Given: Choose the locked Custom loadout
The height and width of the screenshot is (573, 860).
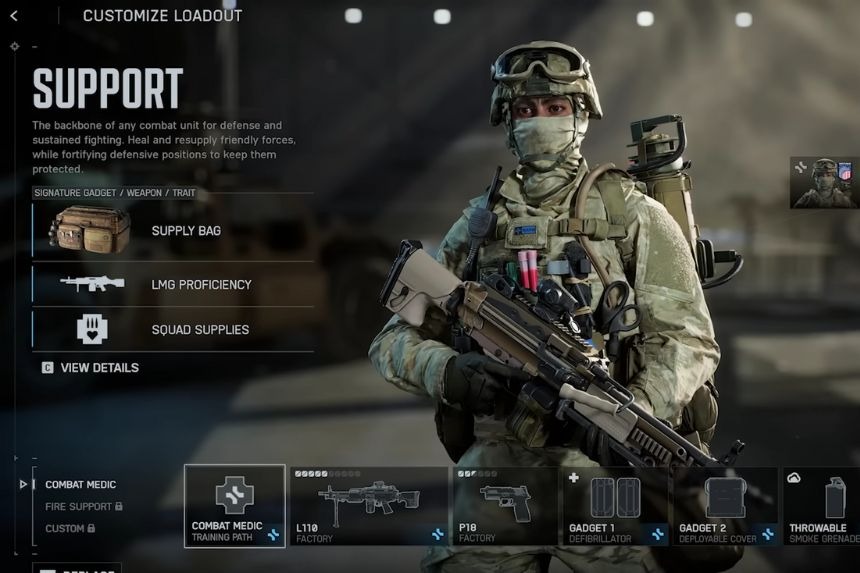Looking at the screenshot, I should [x=70, y=528].
